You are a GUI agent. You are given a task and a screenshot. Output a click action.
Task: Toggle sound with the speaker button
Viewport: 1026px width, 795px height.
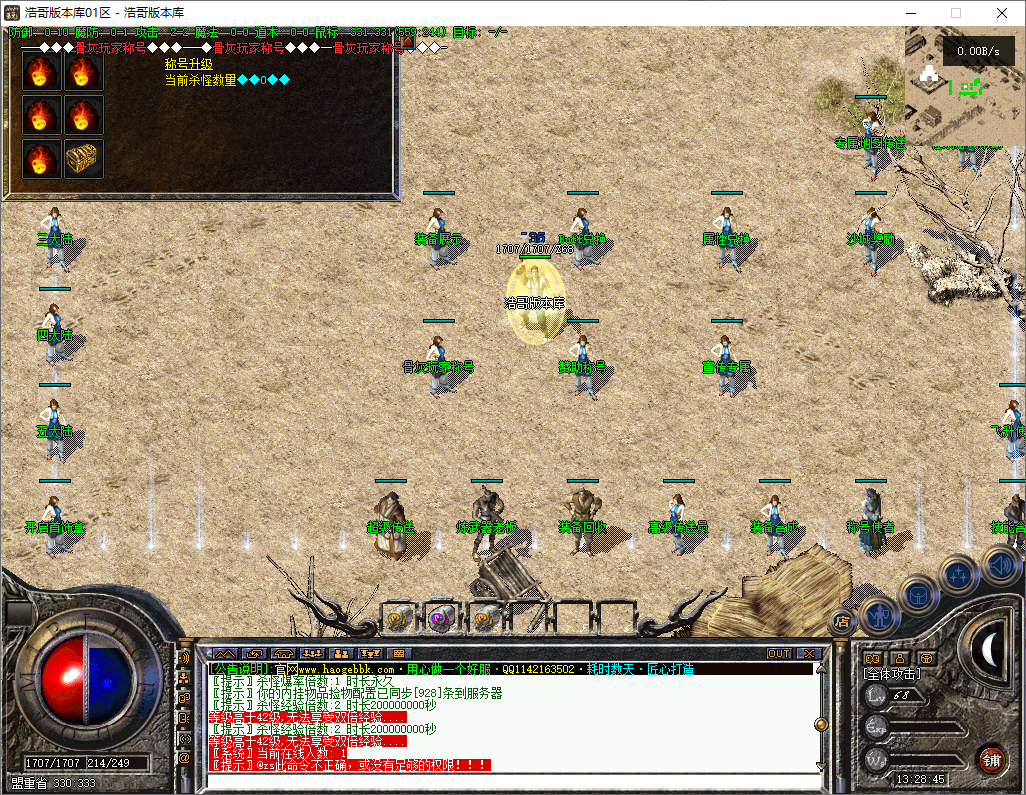(999, 565)
